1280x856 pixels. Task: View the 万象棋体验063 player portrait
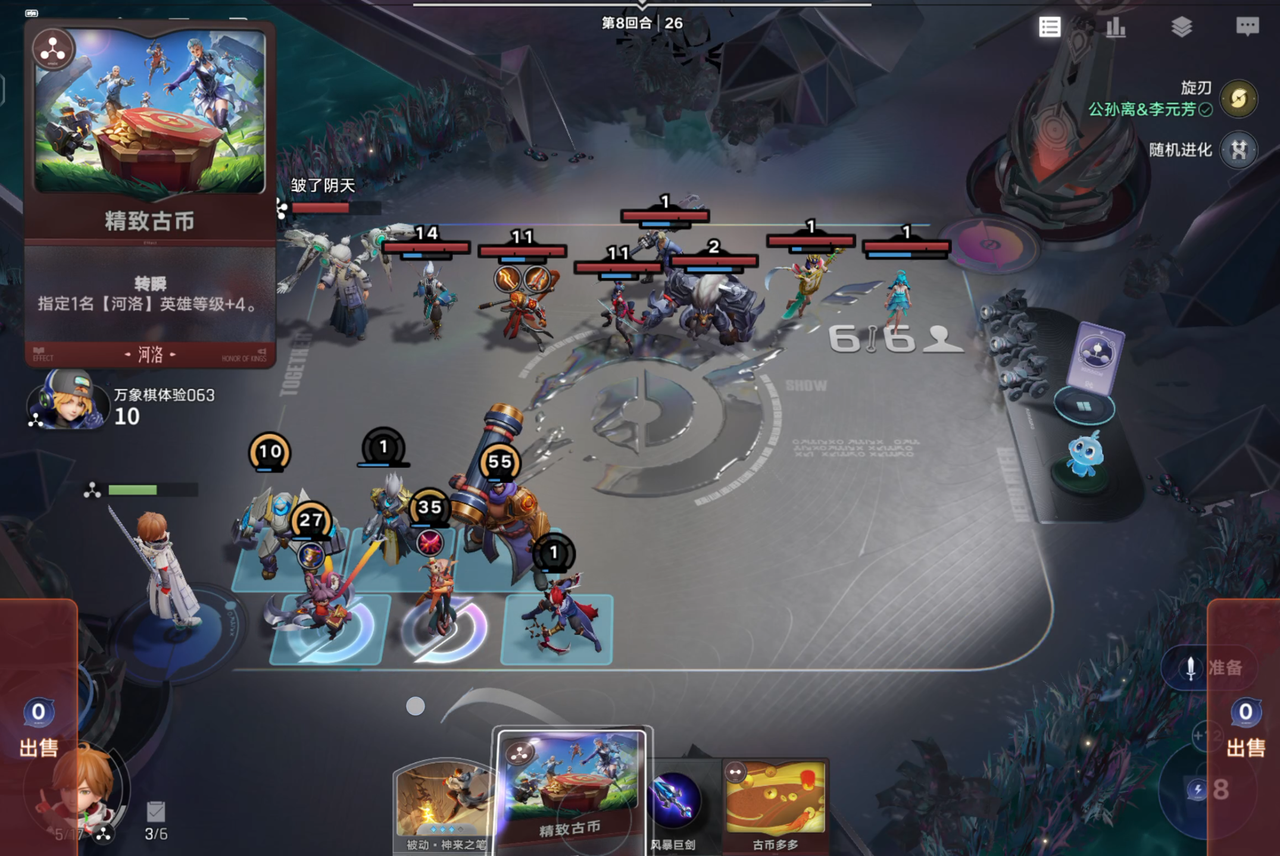point(69,399)
